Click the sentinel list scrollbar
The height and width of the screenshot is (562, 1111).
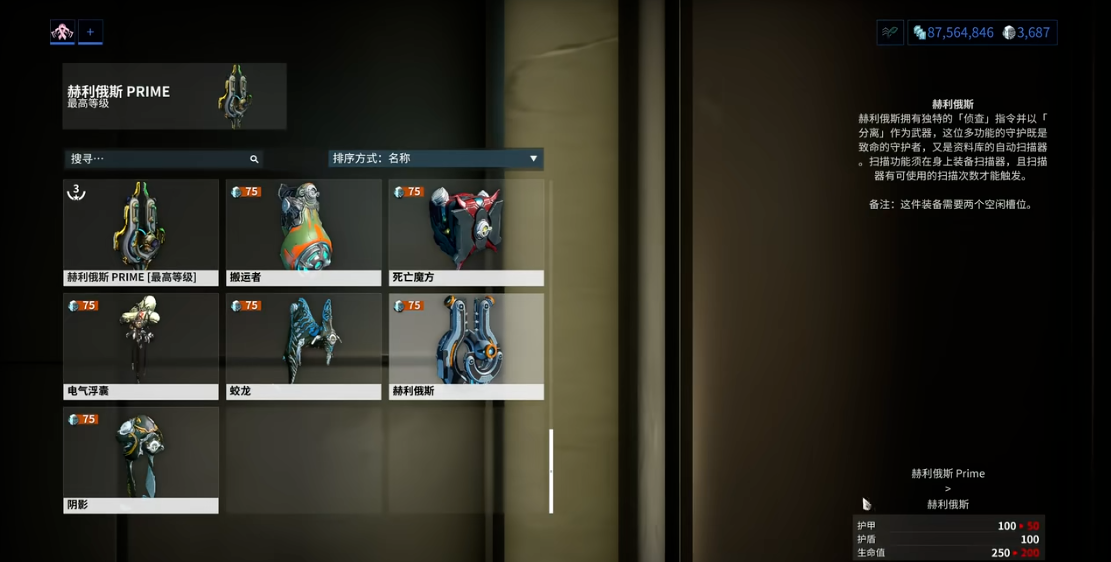coord(551,470)
